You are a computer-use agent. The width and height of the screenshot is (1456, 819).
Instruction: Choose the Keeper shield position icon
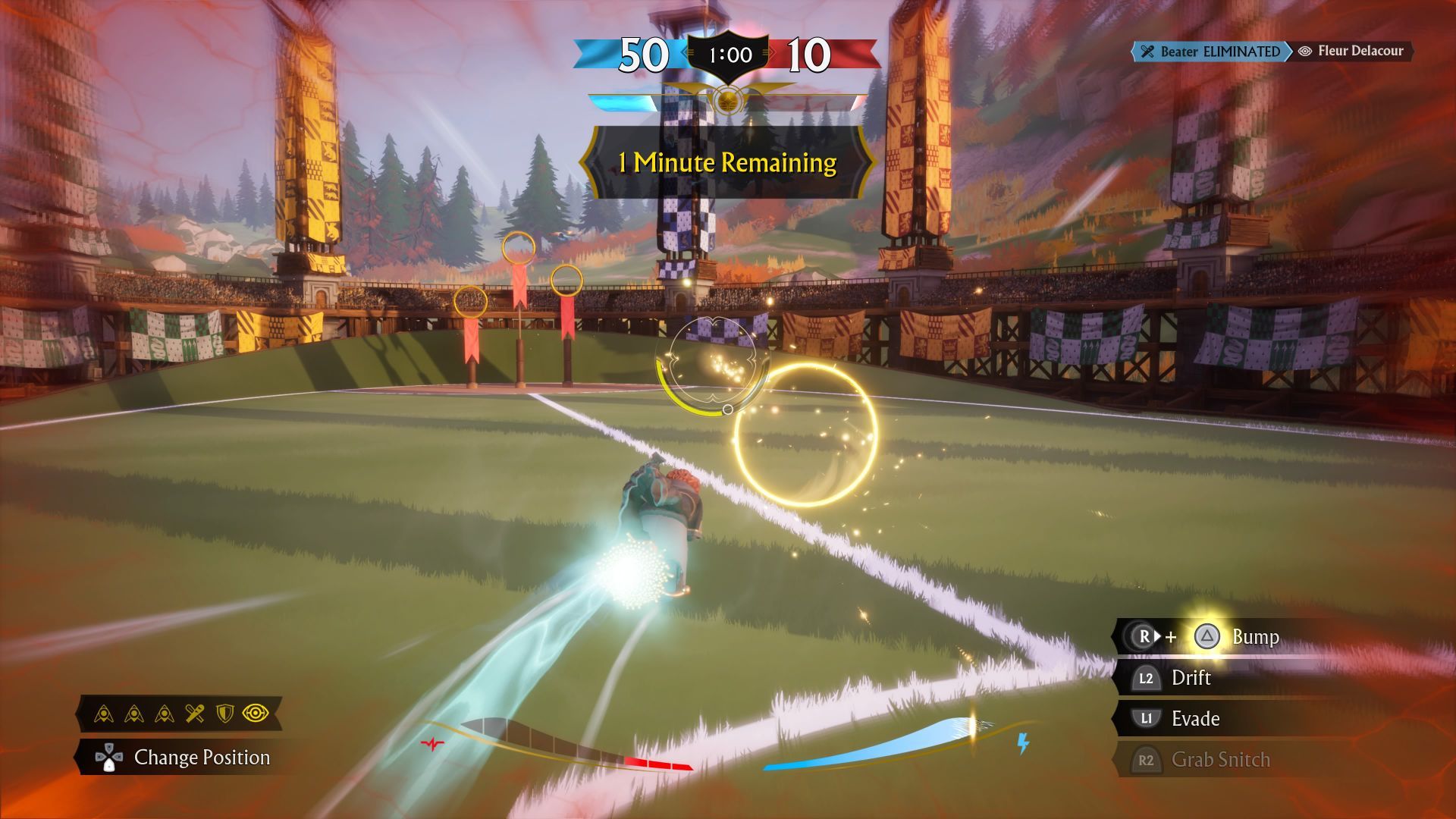click(225, 714)
